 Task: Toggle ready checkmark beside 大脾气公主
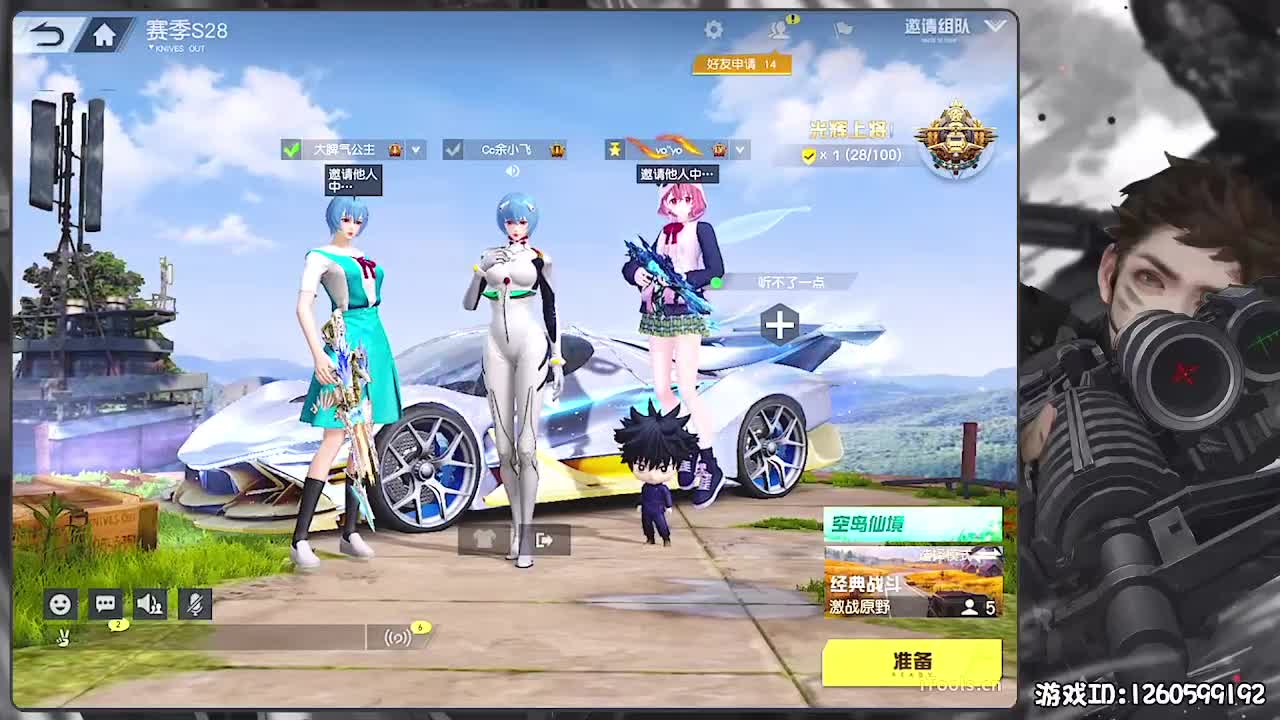tap(291, 149)
